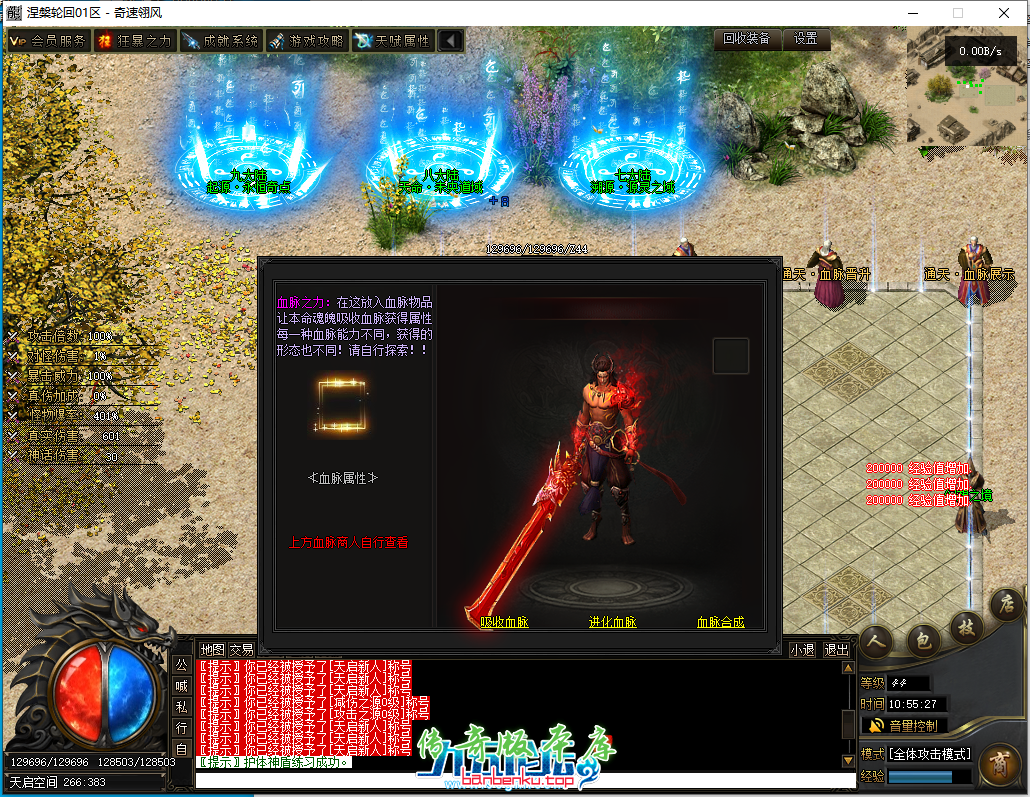
Task: Select the glowing bloodline item slot
Action: 341,406
